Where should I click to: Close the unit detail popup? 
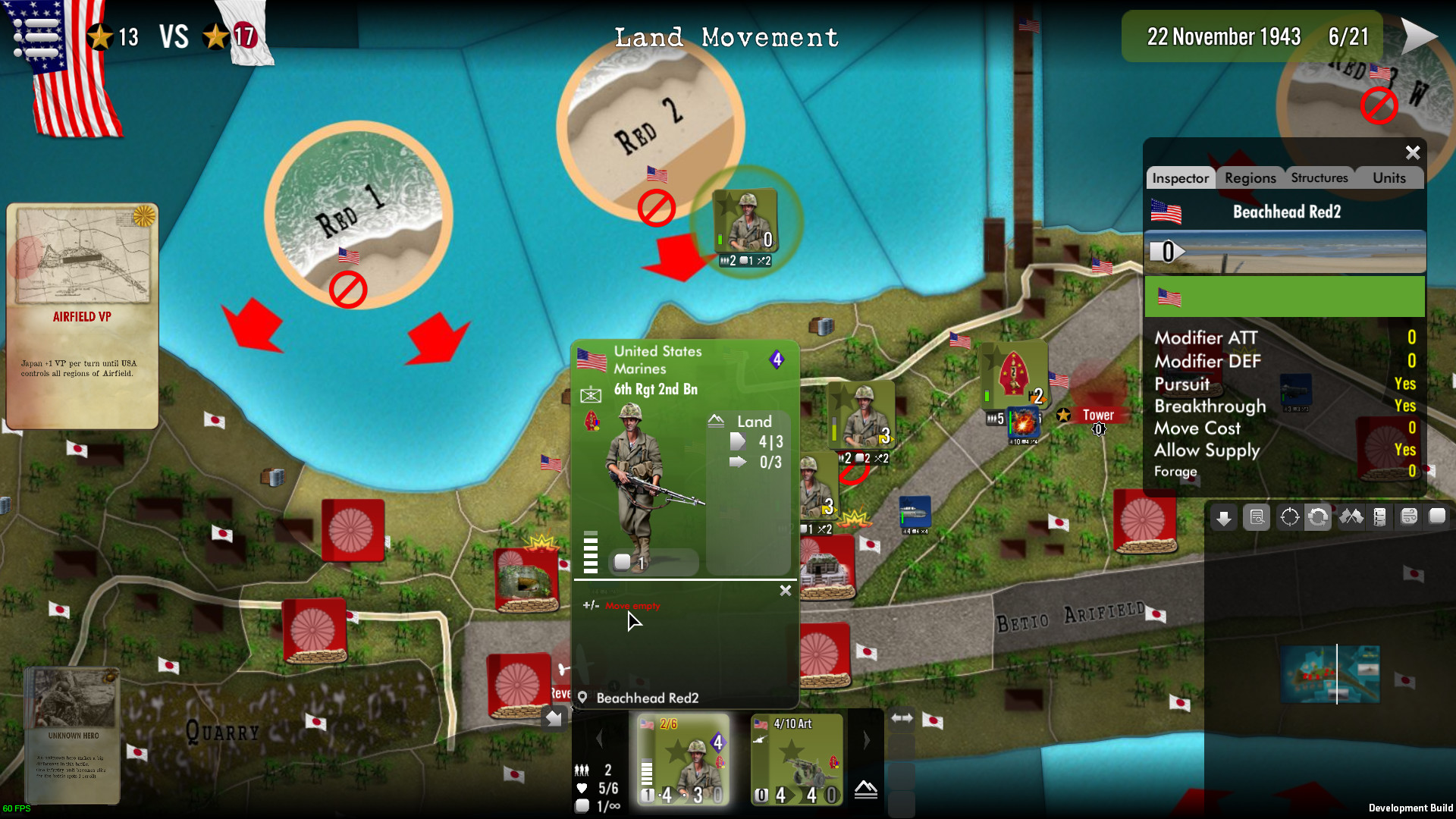coord(786,590)
